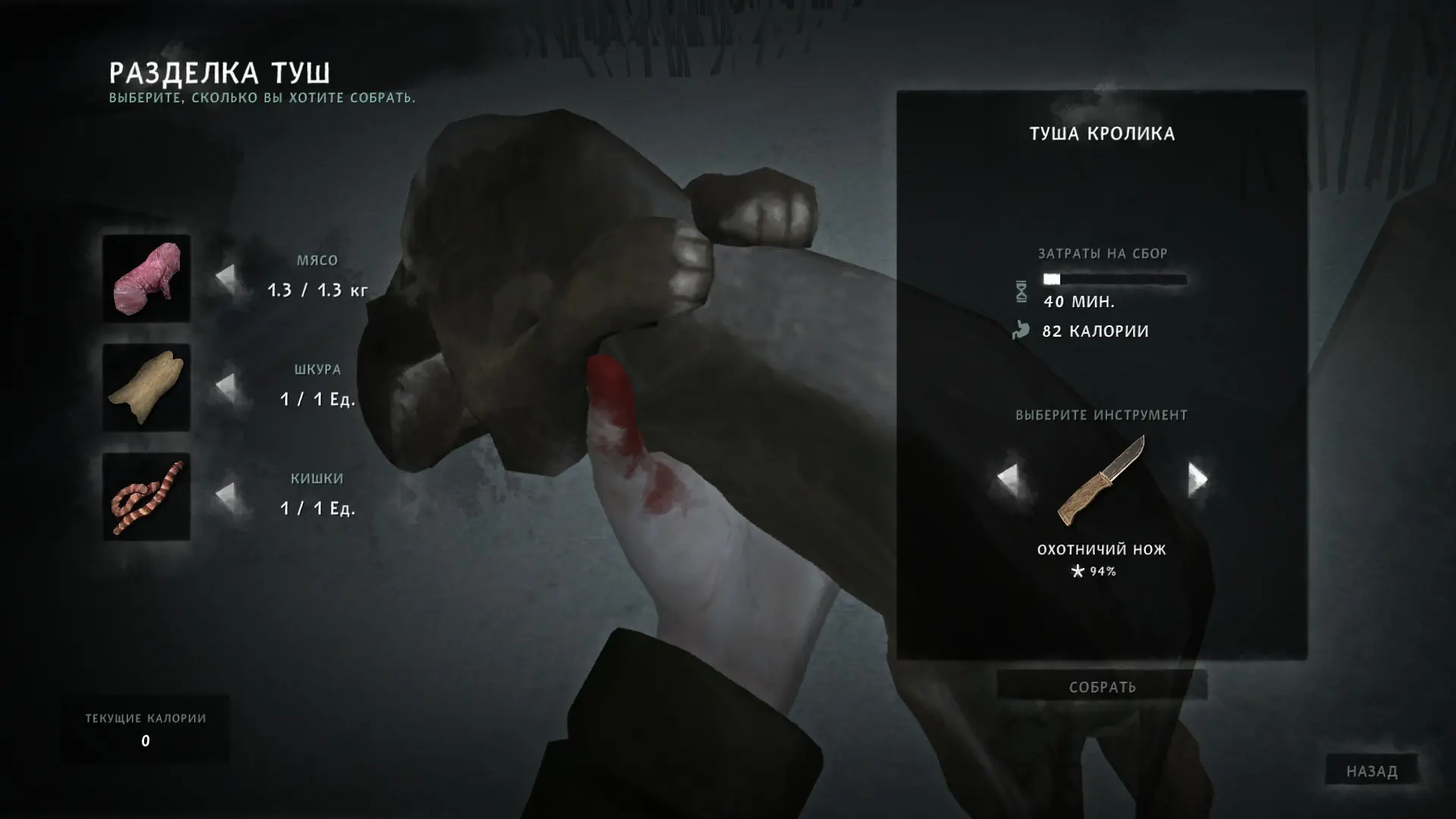Select the guts (Кишки) icon
Screen dimensions: 1456x819
[x=146, y=497]
